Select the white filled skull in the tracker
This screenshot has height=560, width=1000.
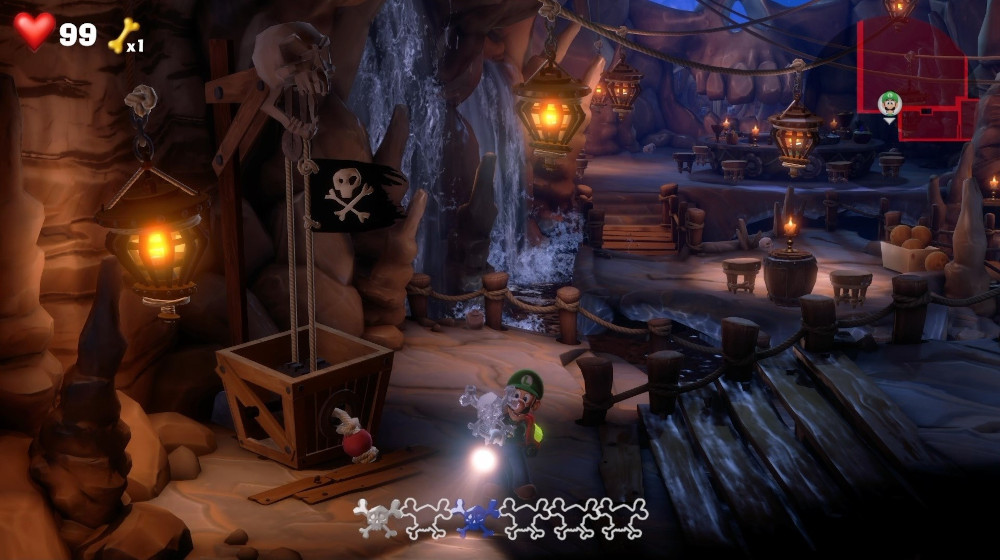coord(378,517)
